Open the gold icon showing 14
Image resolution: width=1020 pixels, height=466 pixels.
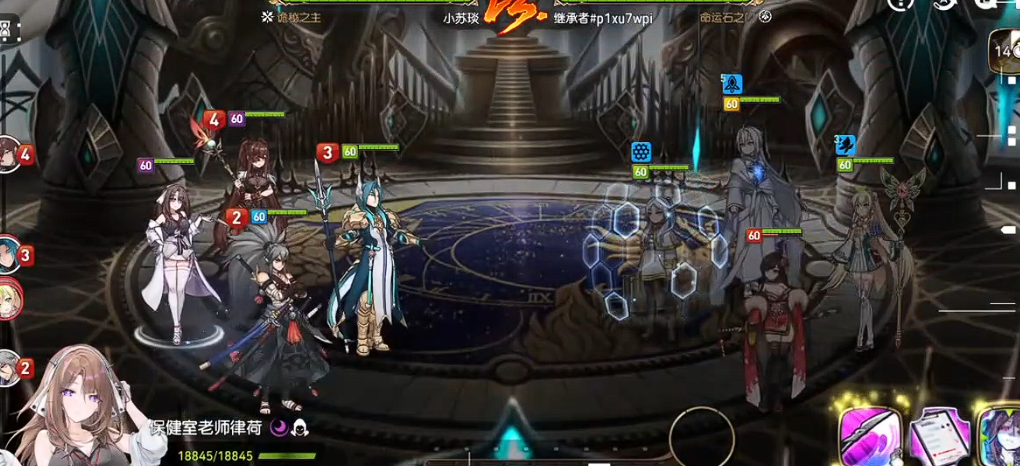tap(1003, 50)
